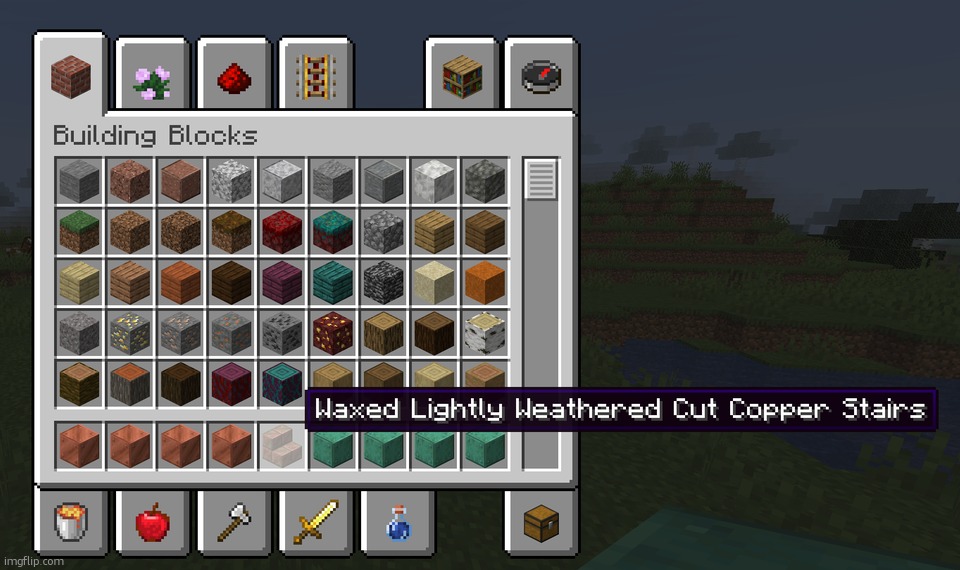Screen dimensions: 960x570
Task: Click the inventory scrollbar handle
Action: coord(541,180)
